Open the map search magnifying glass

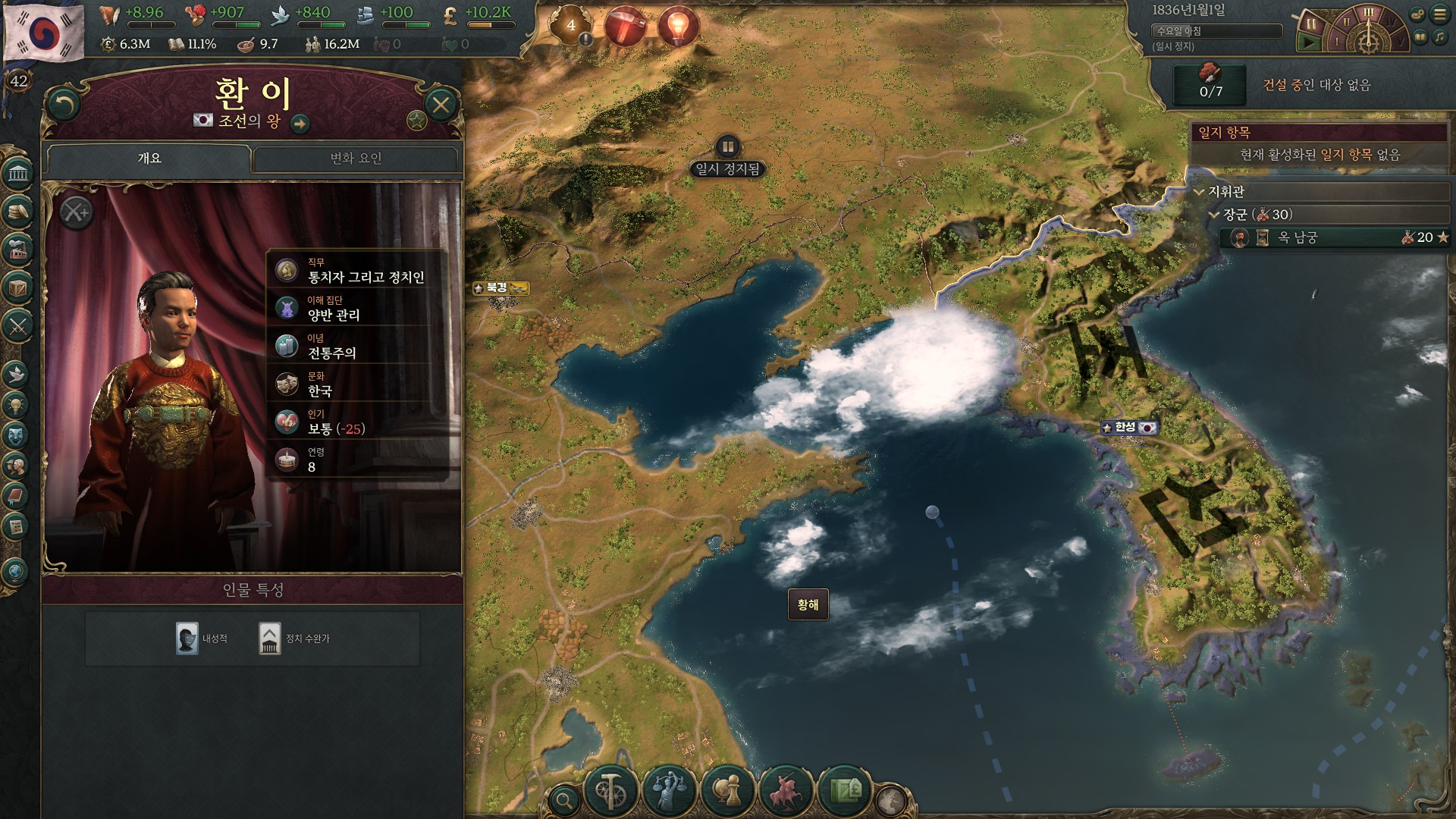(x=564, y=799)
